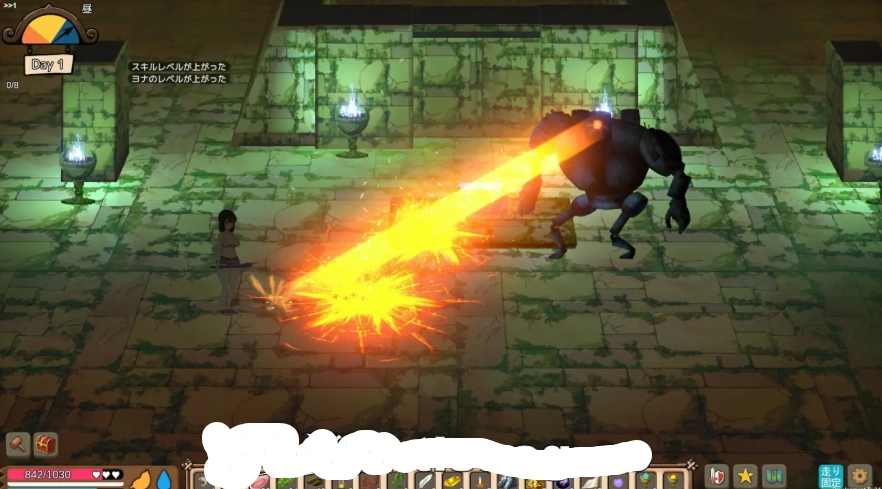This screenshot has height=489, width=882.
Task: Open the folded map screen
Action: (x=774, y=476)
